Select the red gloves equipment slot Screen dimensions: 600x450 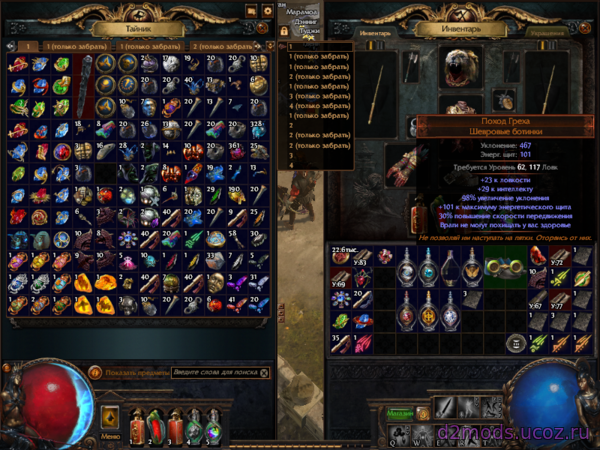[x=403, y=165]
